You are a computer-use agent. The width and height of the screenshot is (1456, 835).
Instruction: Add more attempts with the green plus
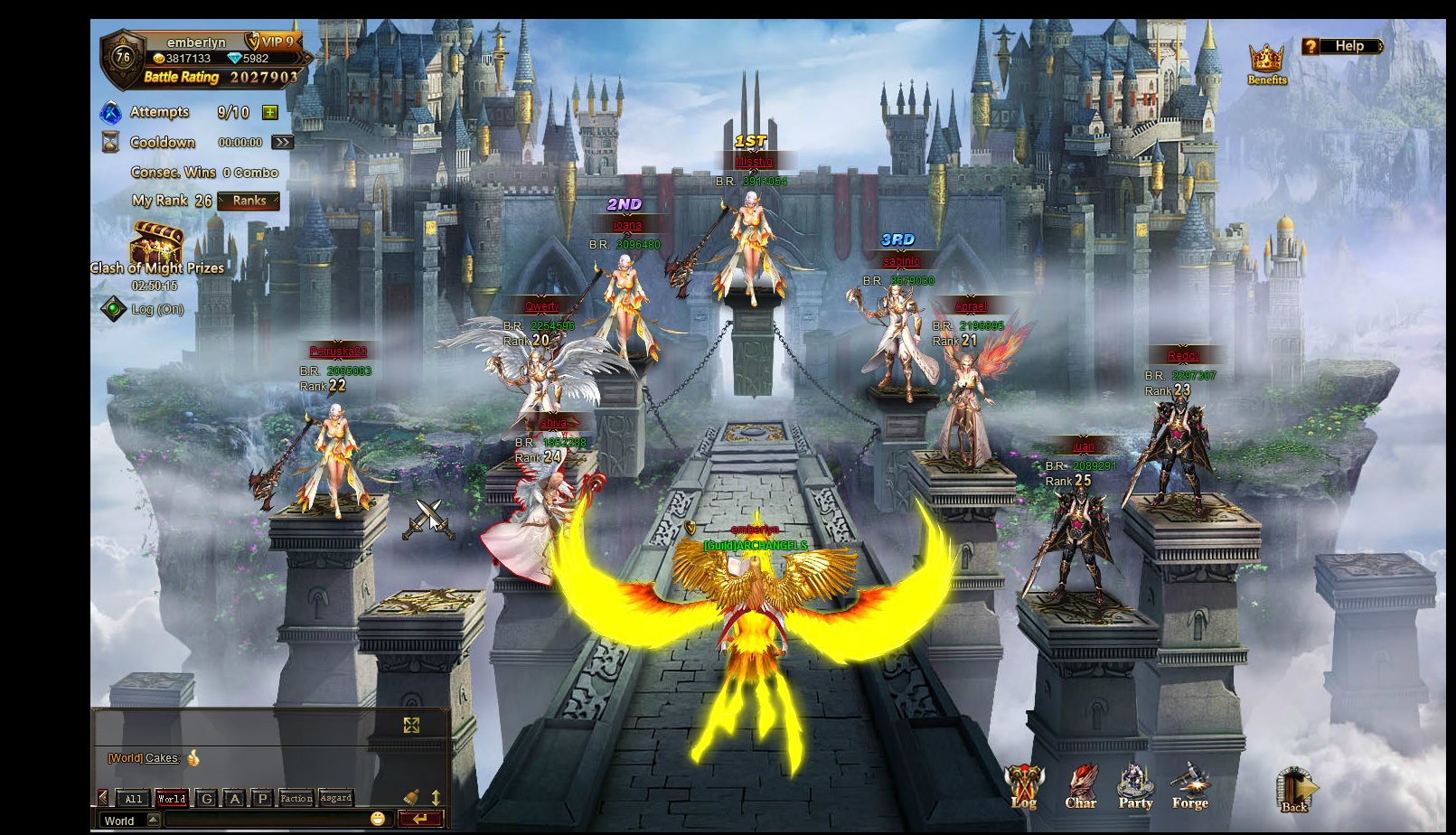(269, 112)
